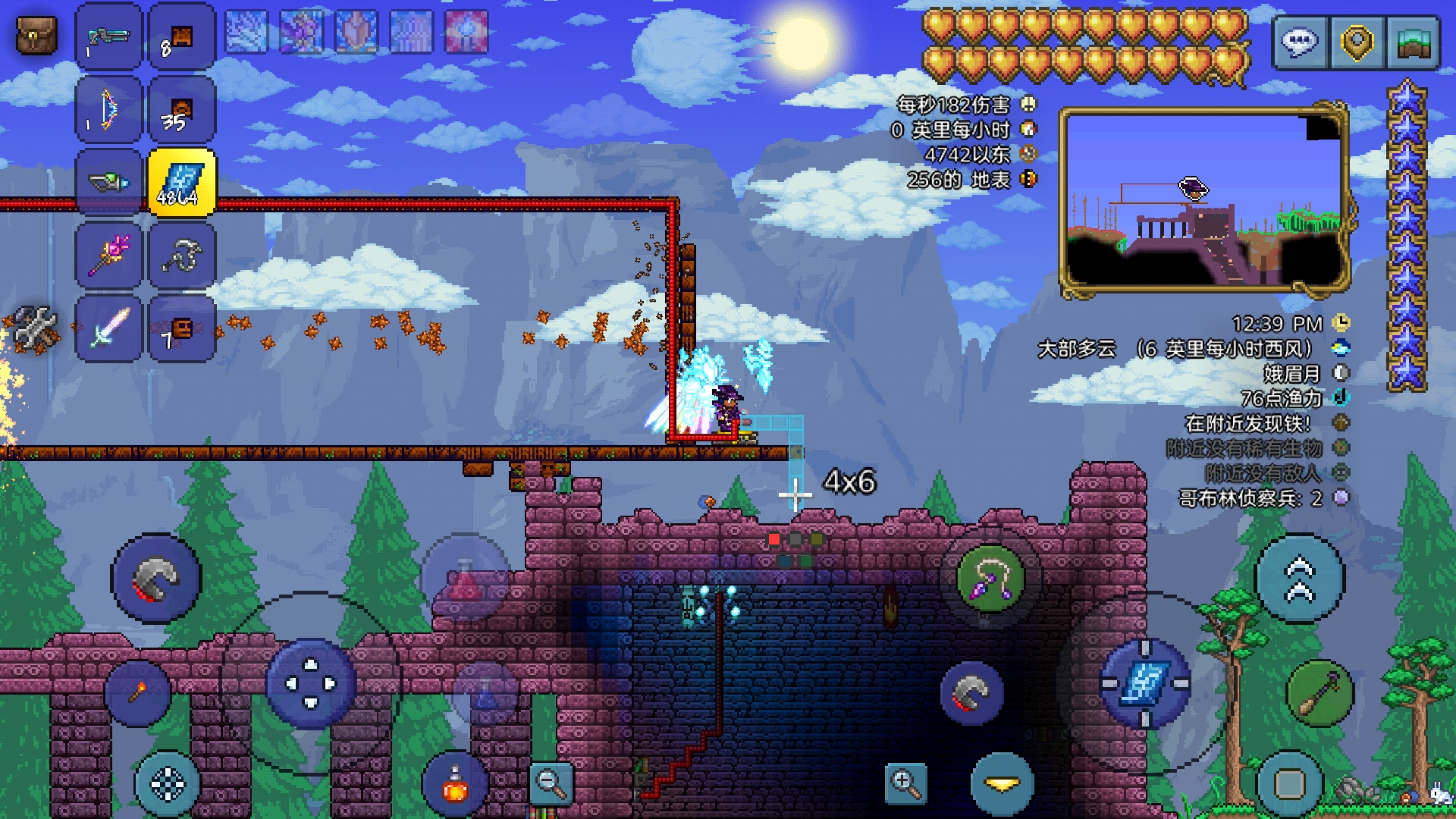
Task: Tap the yellow drop-down arrow button
Action: coord(1003,785)
